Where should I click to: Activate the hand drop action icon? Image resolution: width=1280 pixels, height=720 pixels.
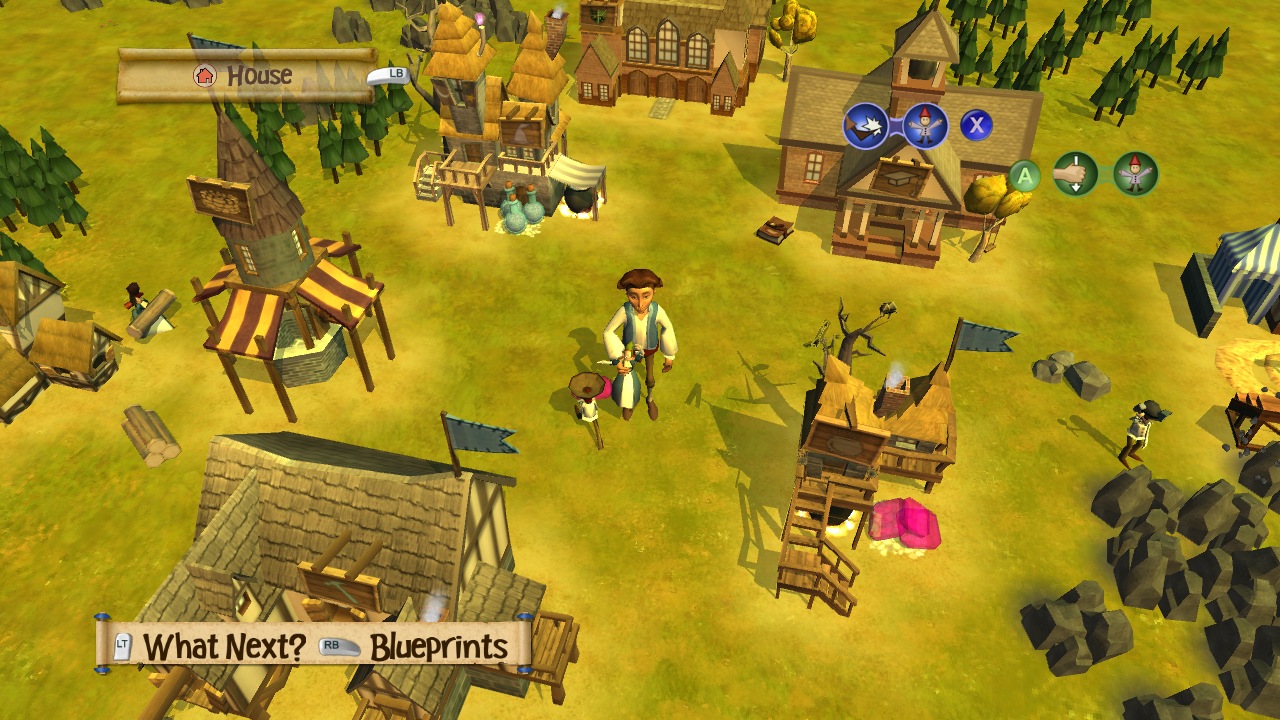click(x=1076, y=175)
